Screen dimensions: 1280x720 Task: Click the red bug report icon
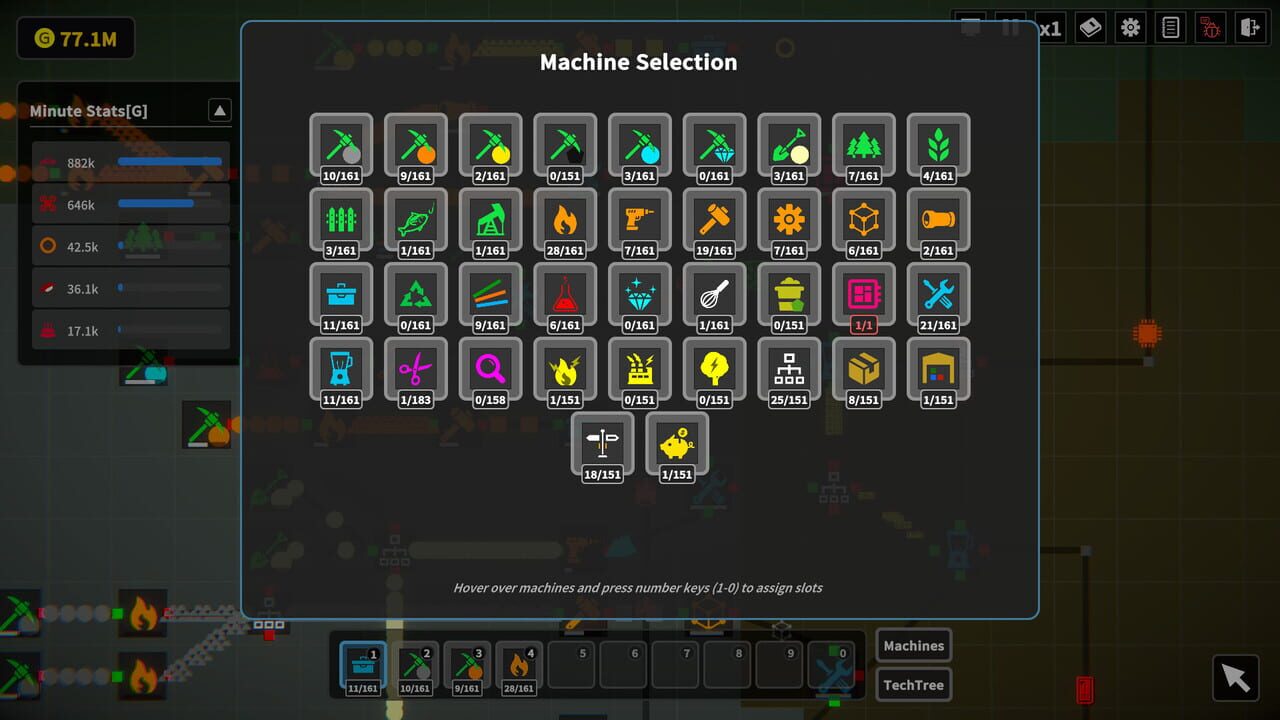(1210, 27)
